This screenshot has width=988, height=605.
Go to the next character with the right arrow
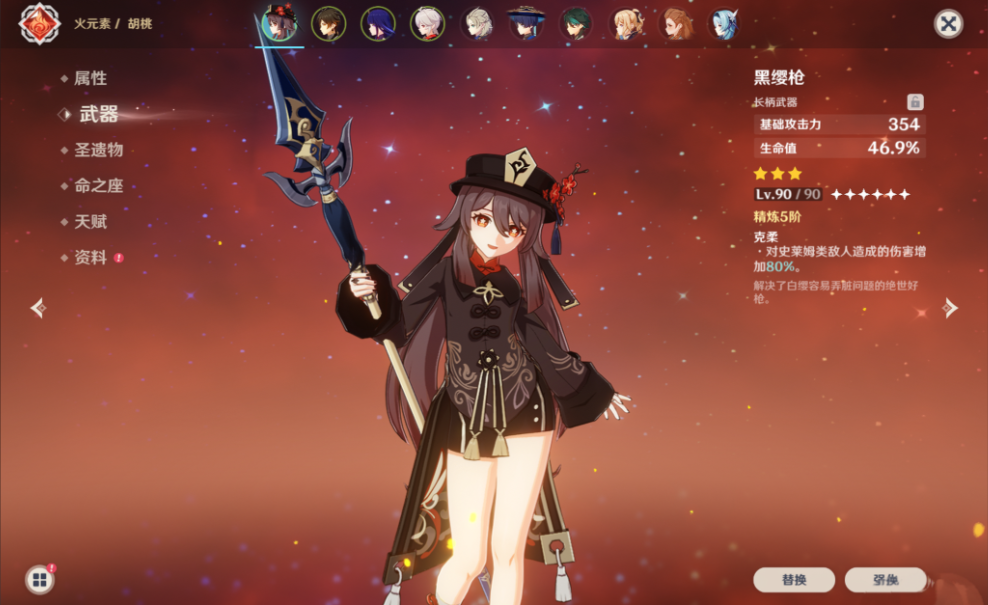pos(950,308)
